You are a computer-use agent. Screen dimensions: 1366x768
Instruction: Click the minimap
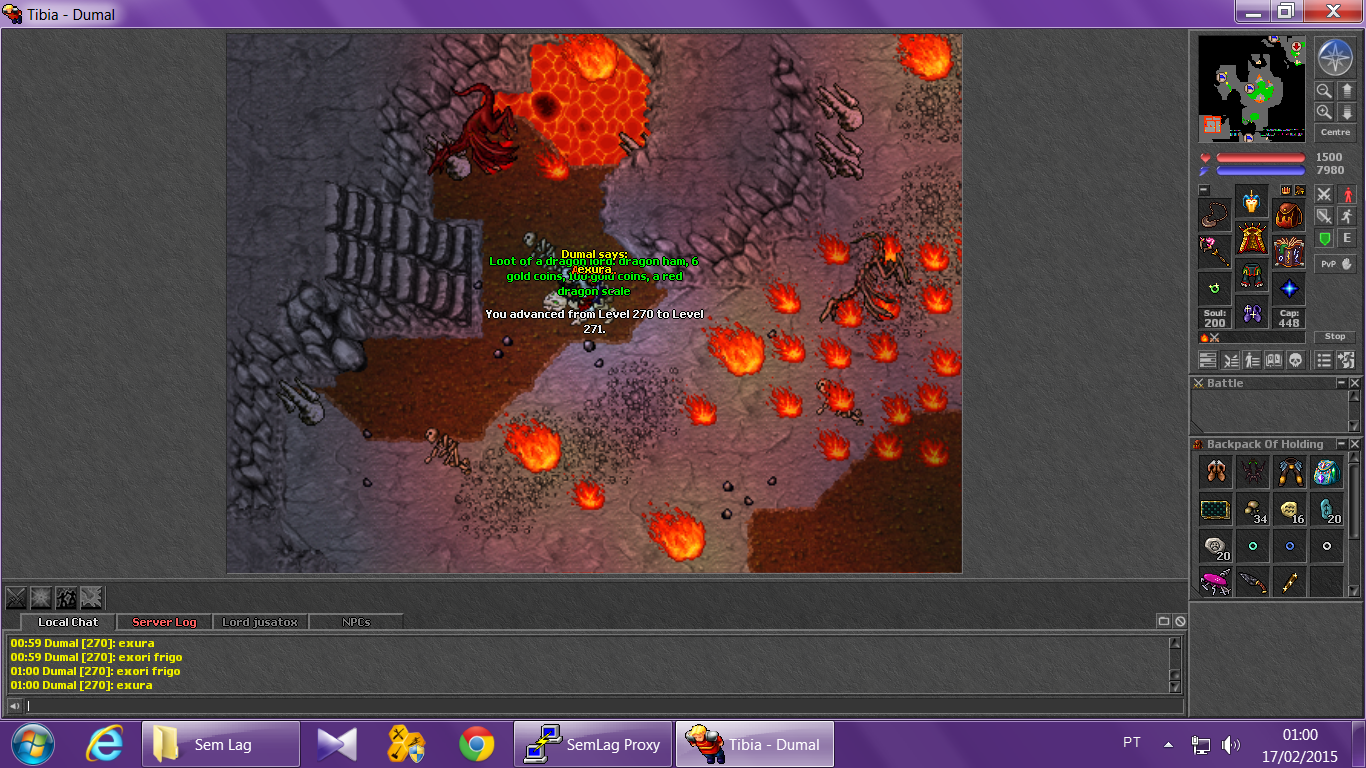[x=1251, y=88]
